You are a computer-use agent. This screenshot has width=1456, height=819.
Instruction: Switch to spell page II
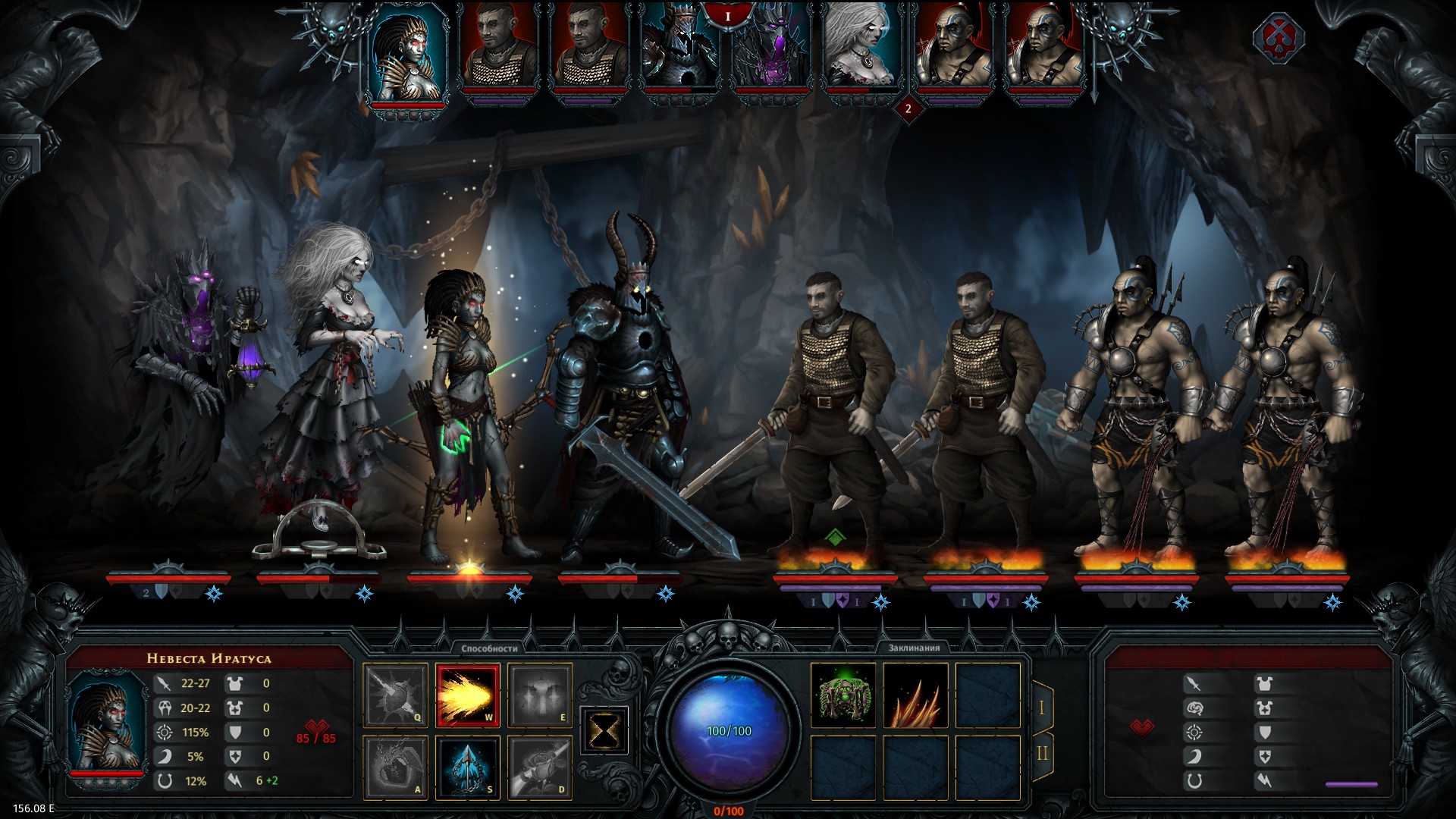point(1042,753)
